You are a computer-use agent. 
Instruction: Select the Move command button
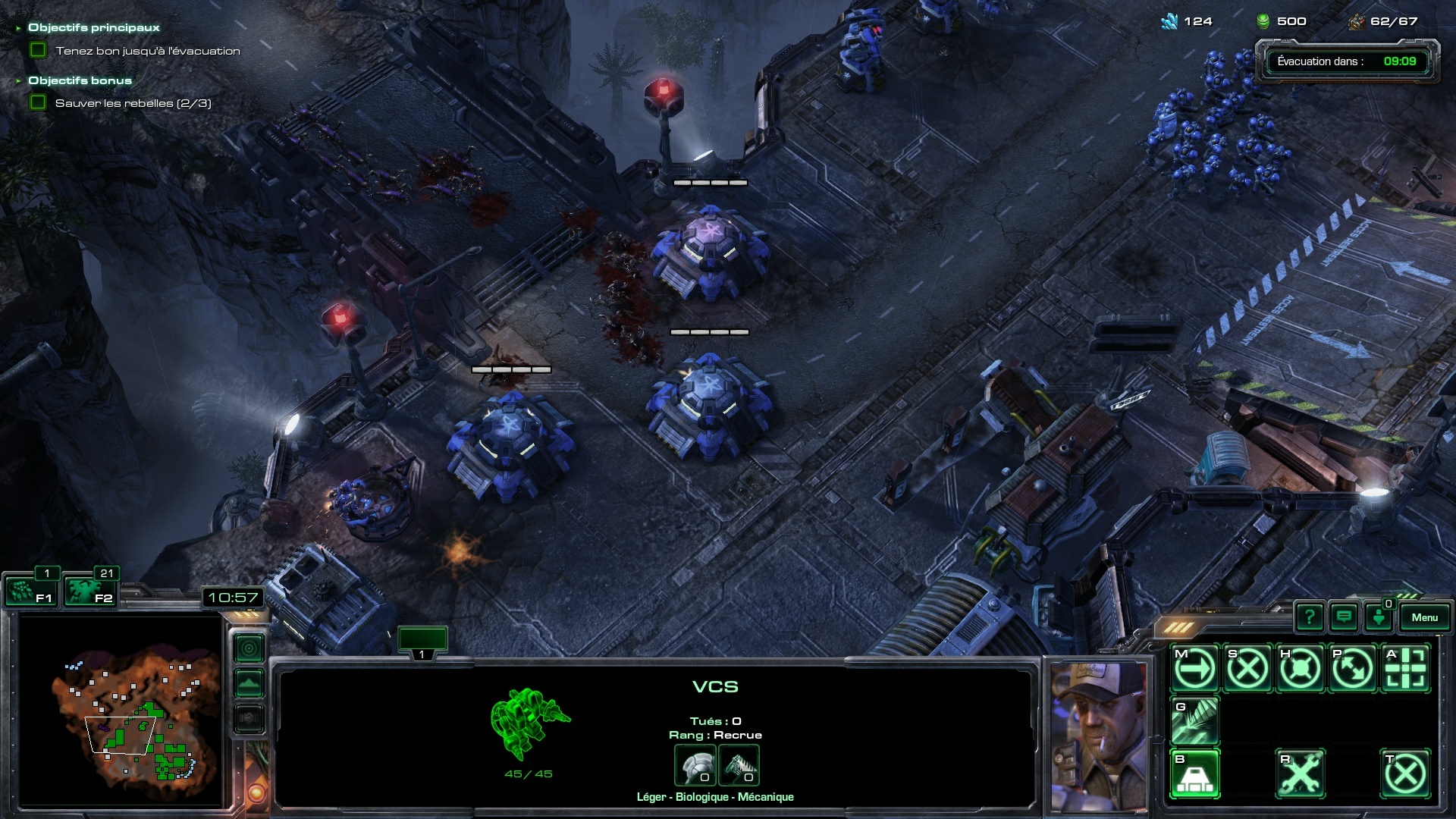[1195, 669]
